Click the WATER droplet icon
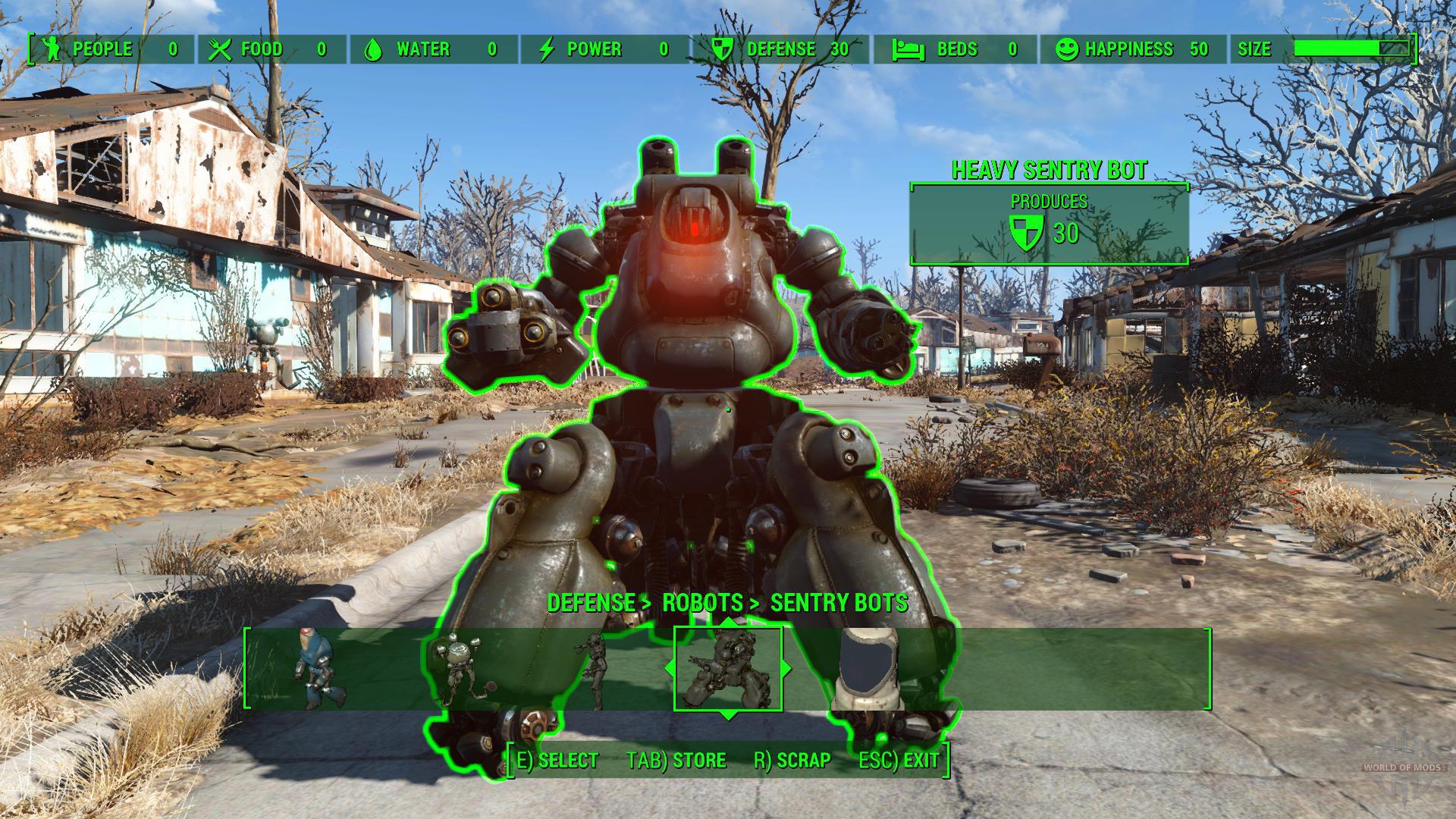 [x=373, y=49]
